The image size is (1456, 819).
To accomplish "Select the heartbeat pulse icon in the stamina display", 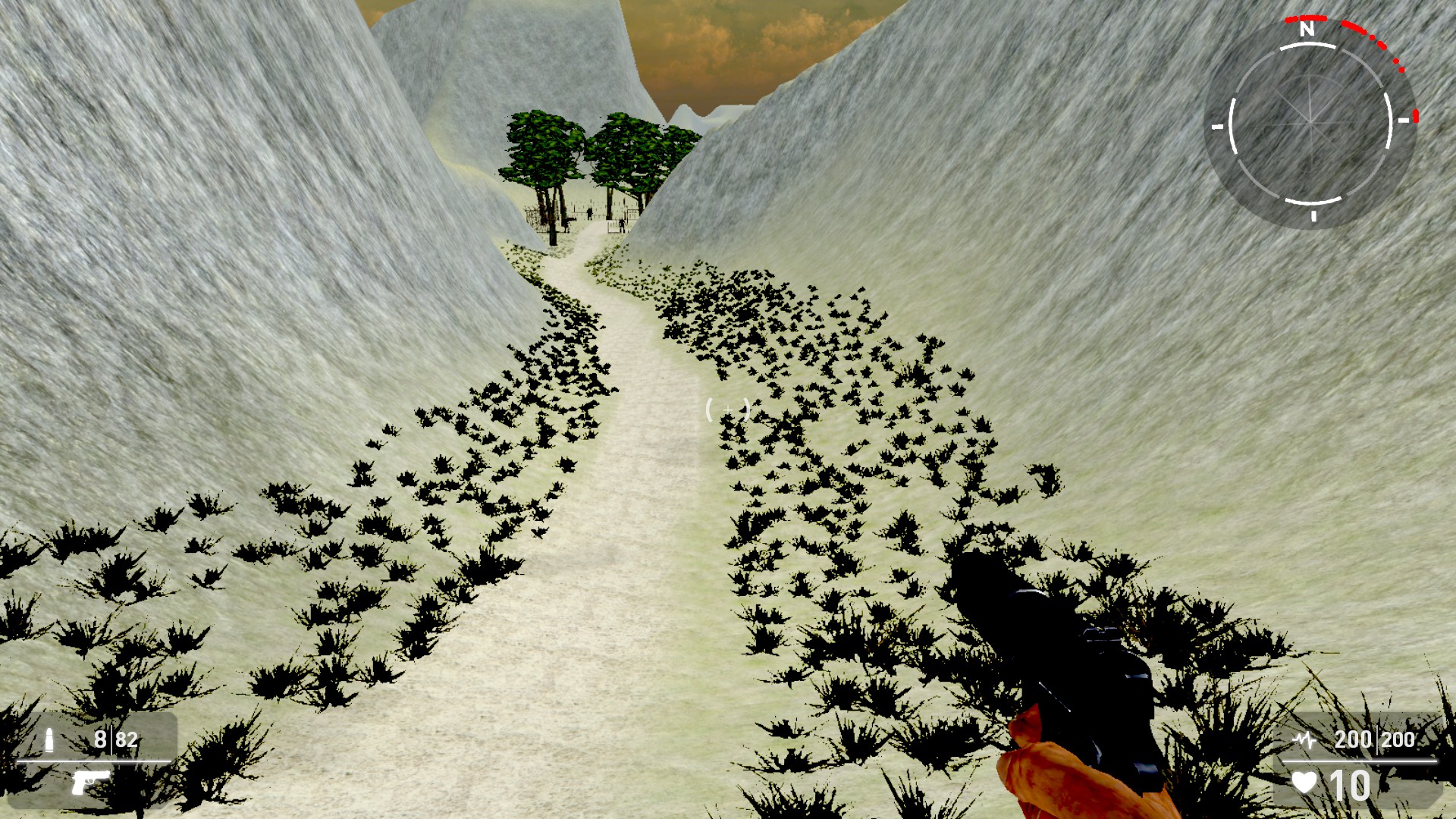I will click(x=1304, y=740).
